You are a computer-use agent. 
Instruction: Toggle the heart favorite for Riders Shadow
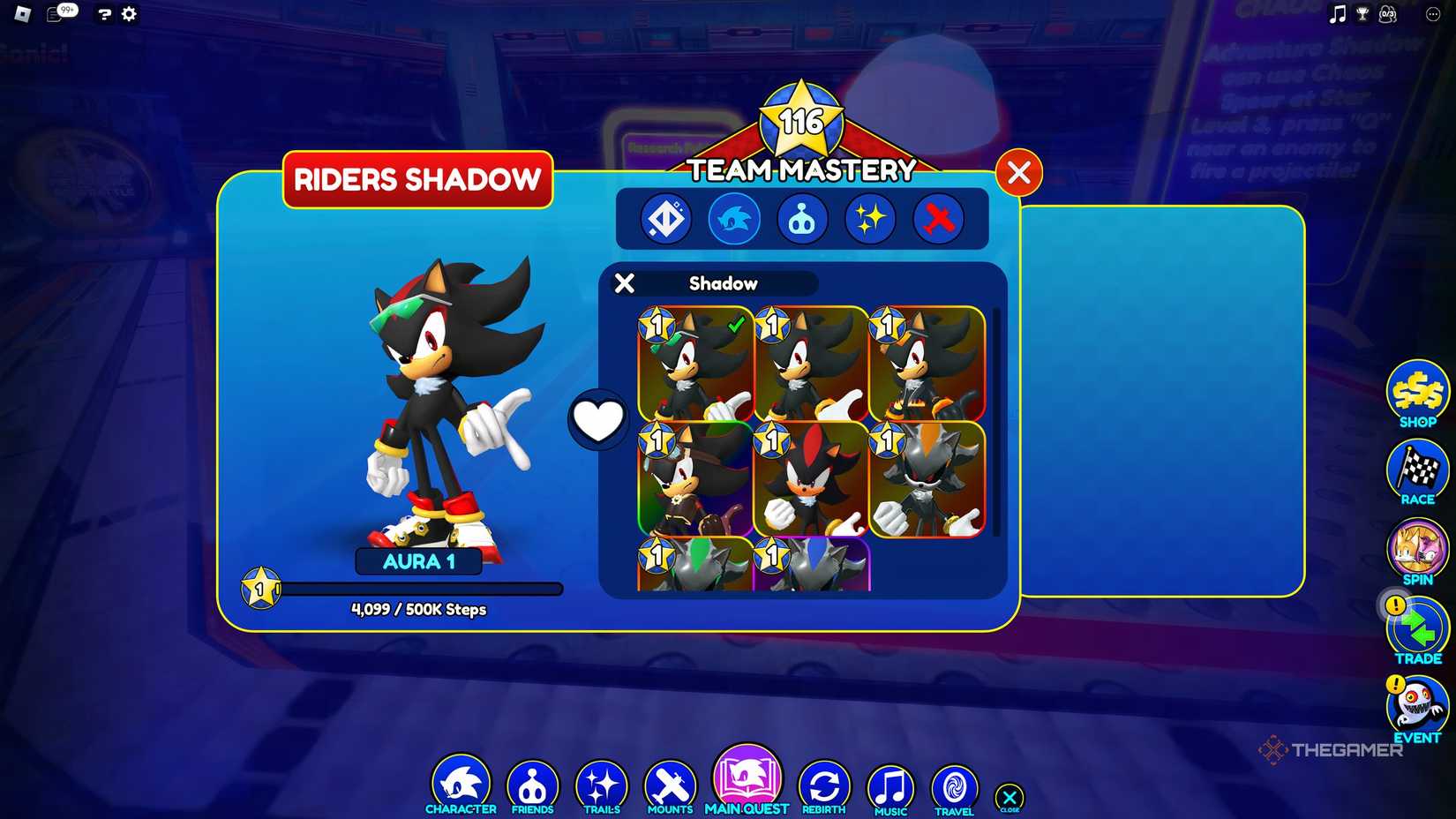[x=598, y=418]
